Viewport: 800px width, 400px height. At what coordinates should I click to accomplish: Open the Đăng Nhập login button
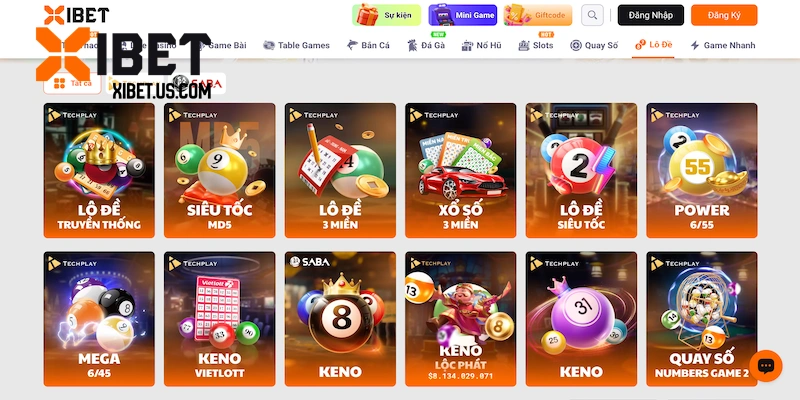click(650, 15)
